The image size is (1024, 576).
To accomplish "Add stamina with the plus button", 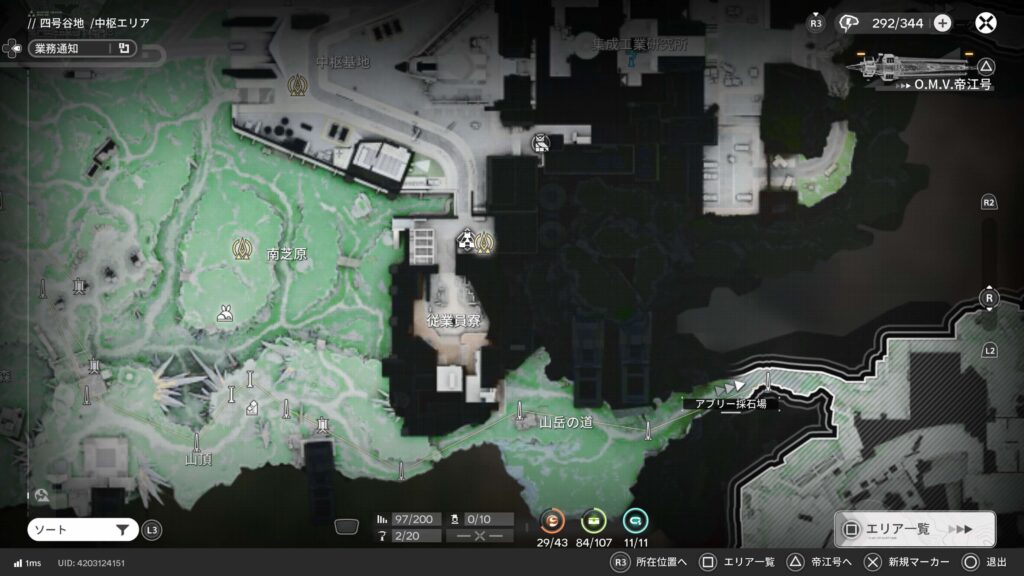I will tap(942, 23).
